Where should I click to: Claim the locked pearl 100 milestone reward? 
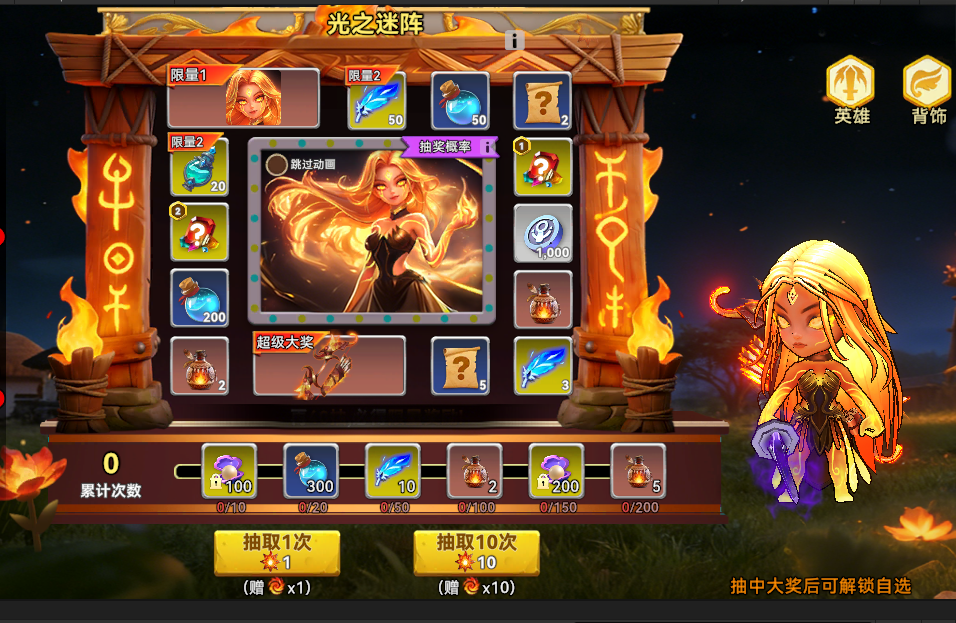pos(230,472)
